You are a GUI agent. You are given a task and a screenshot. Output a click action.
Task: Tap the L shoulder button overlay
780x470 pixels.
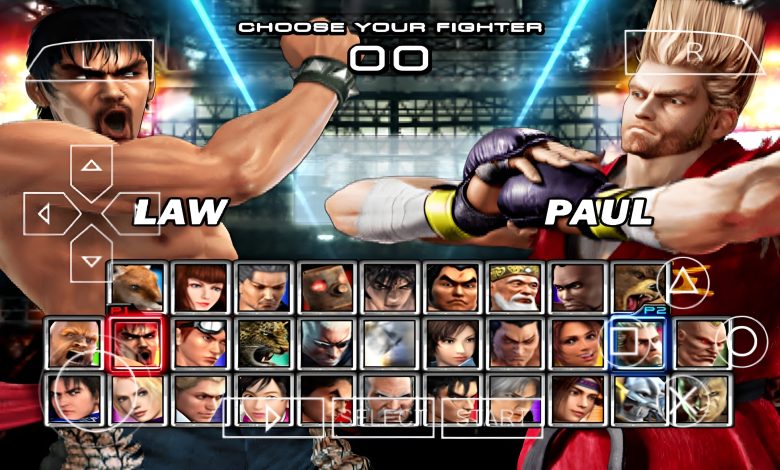click(90, 62)
